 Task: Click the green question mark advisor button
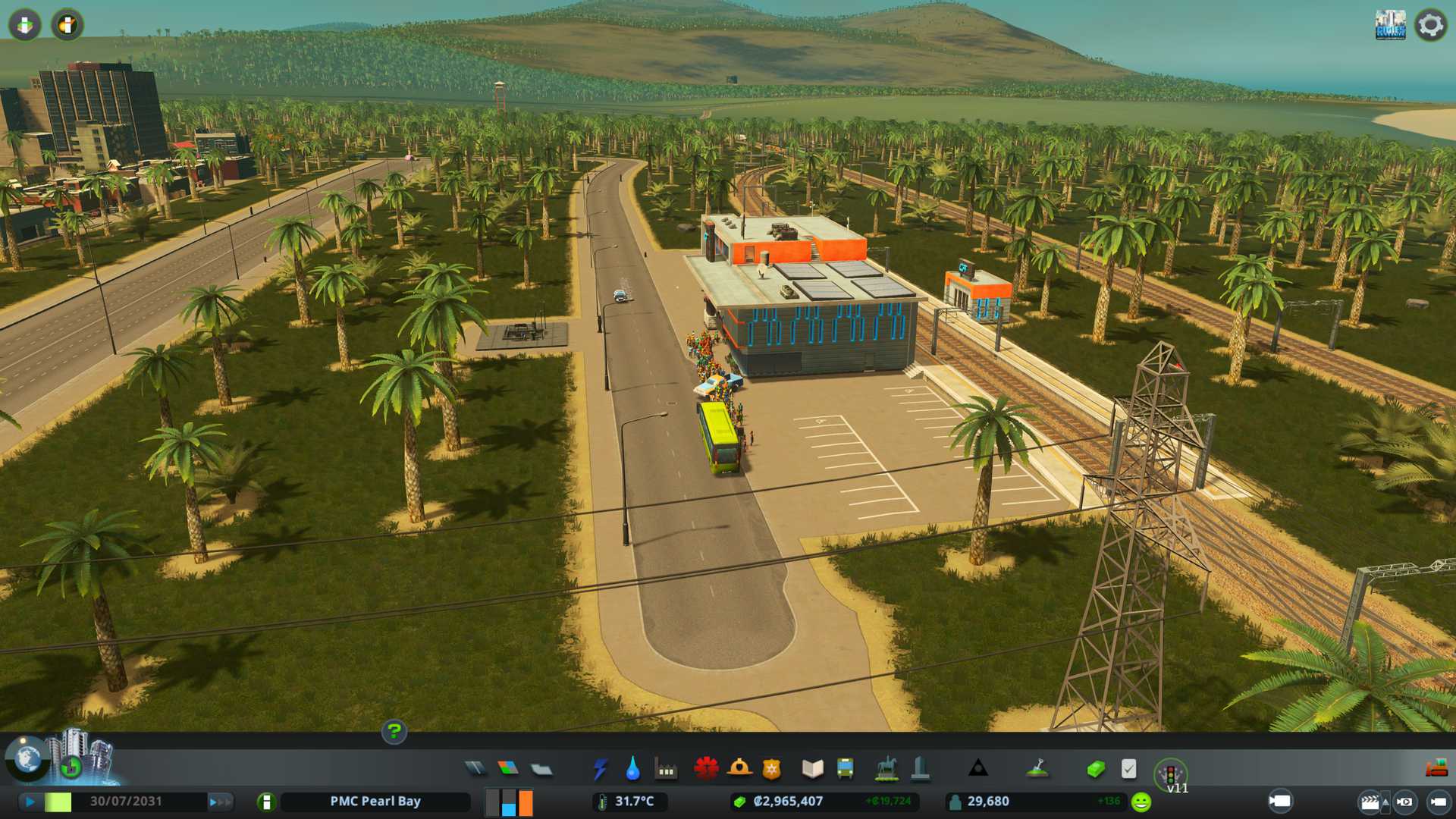click(394, 732)
